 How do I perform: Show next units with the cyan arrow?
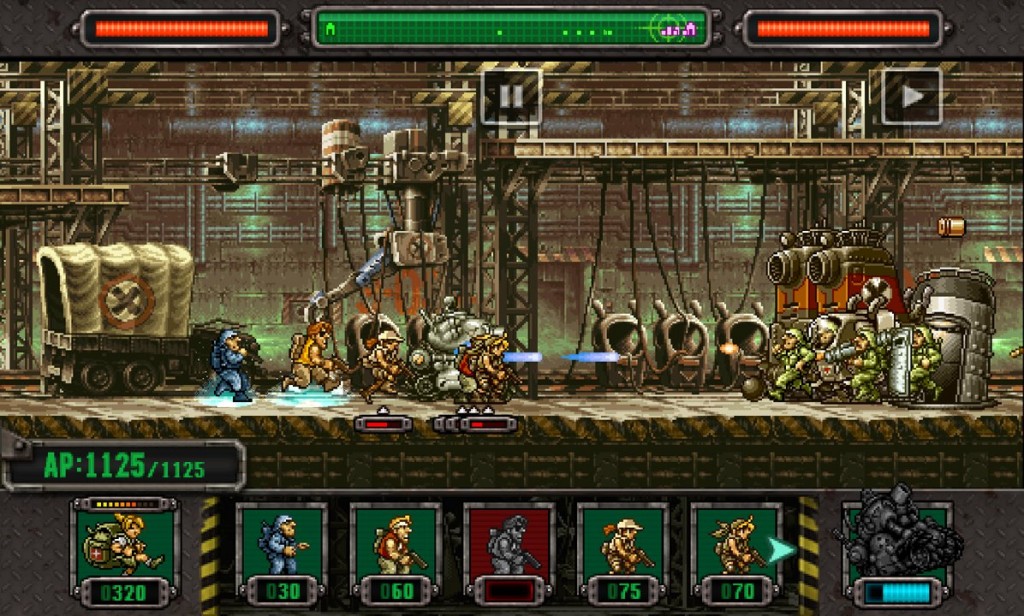[782, 550]
